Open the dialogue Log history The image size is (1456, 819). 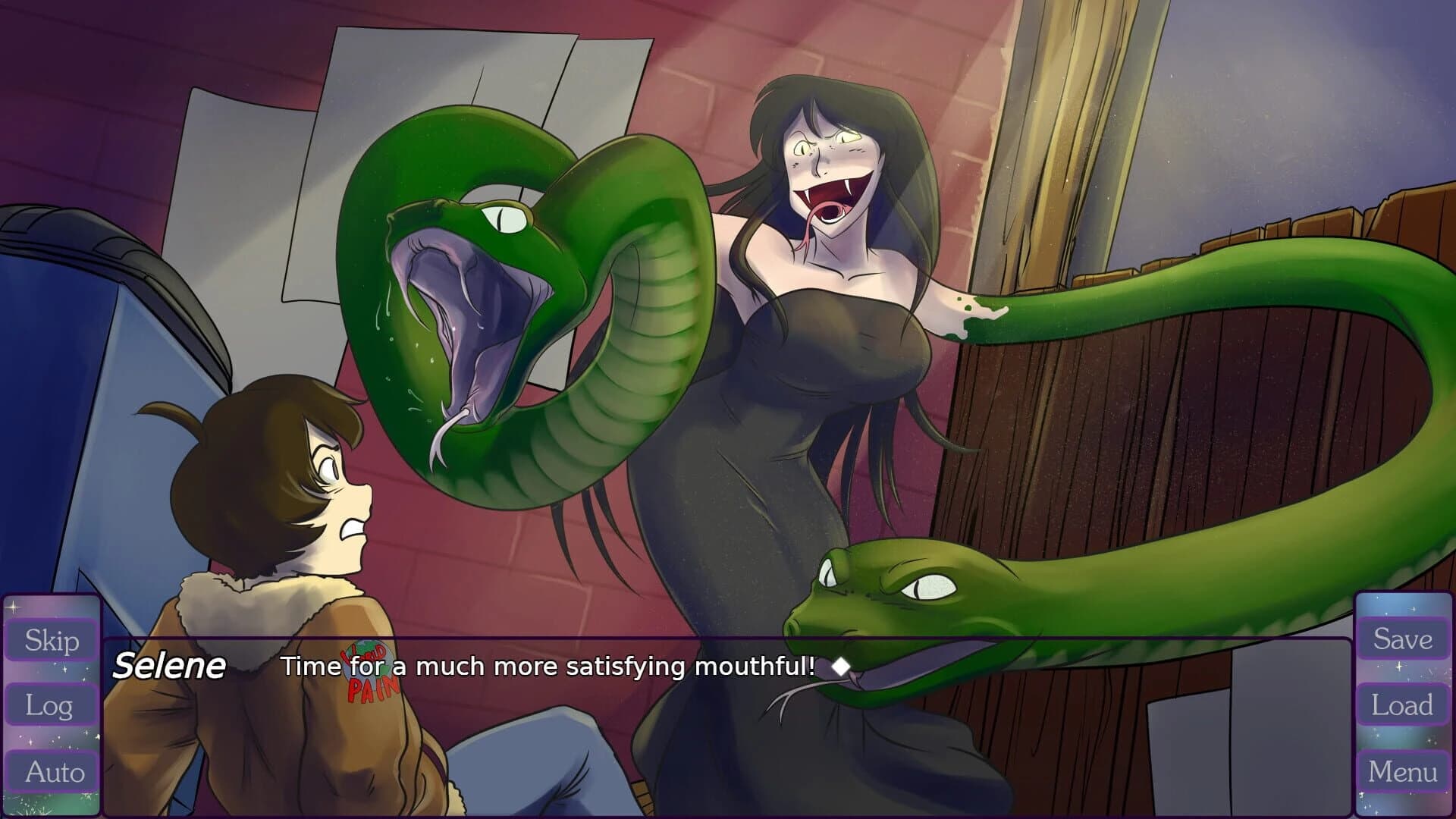pos(50,705)
